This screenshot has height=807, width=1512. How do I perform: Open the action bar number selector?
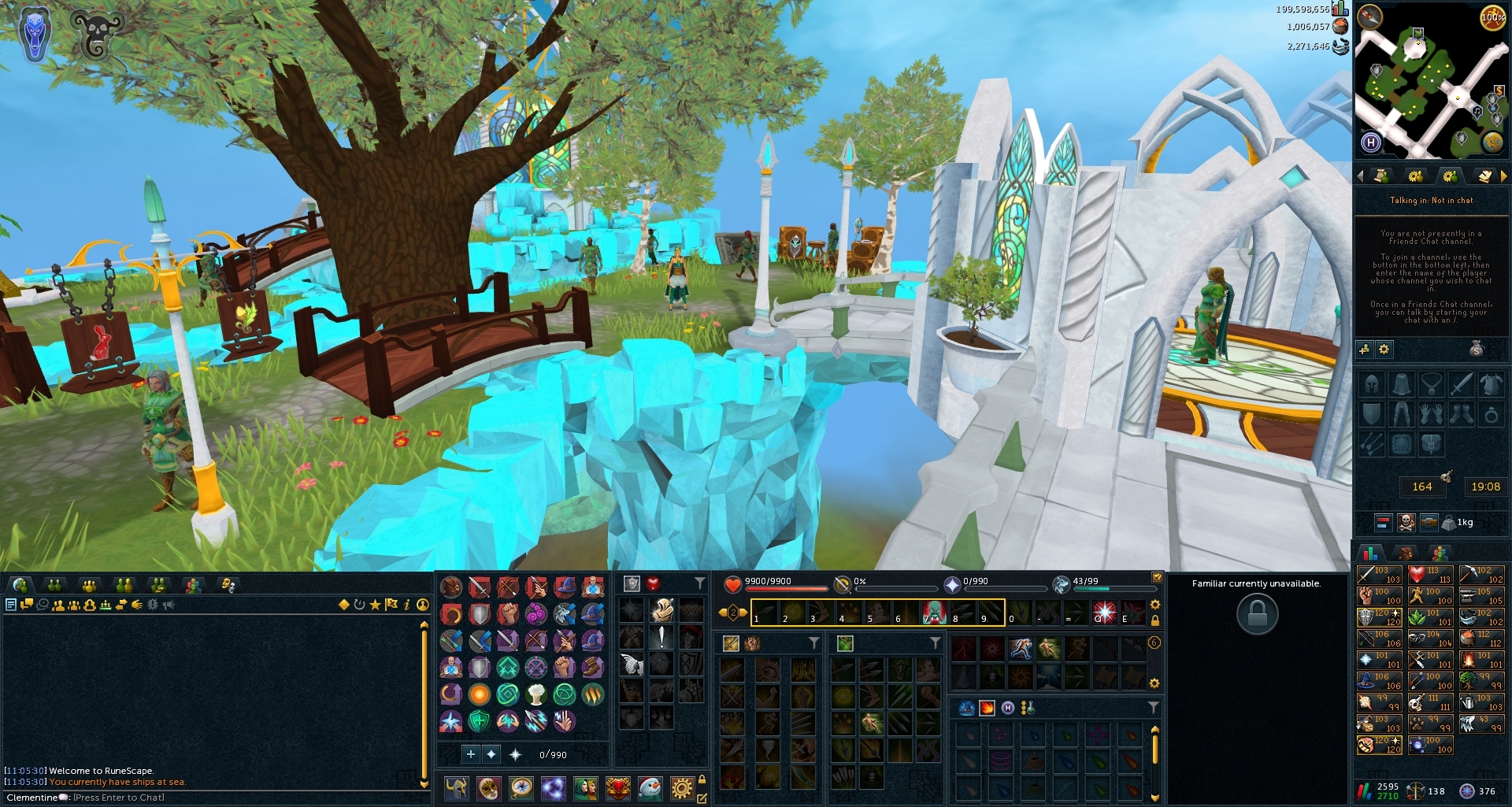(732, 613)
